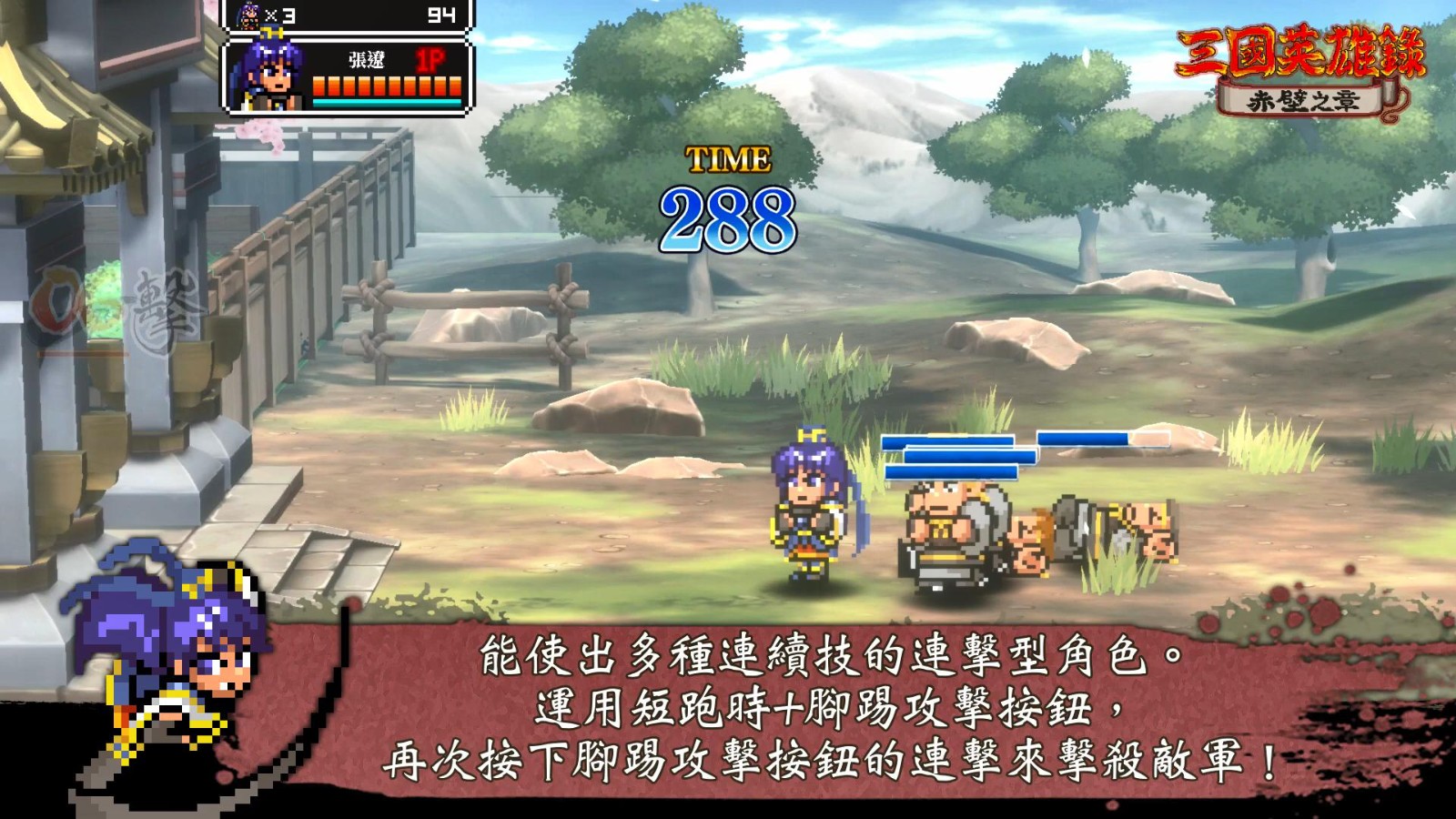Click the 三國英雄錄 game logo
This screenshot has width=1456, height=819.
coord(1299,50)
